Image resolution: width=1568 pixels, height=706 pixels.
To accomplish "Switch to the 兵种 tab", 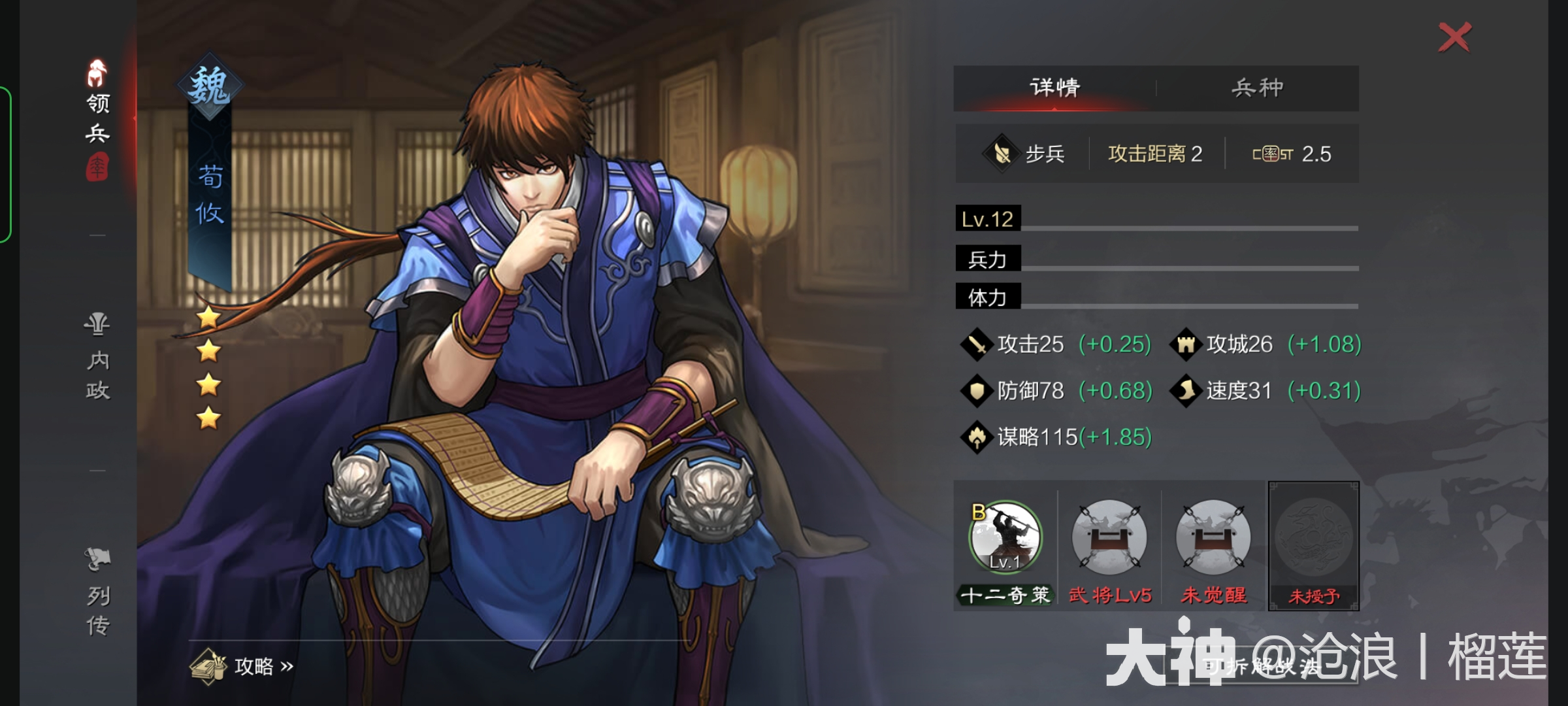I will click(1257, 88).
